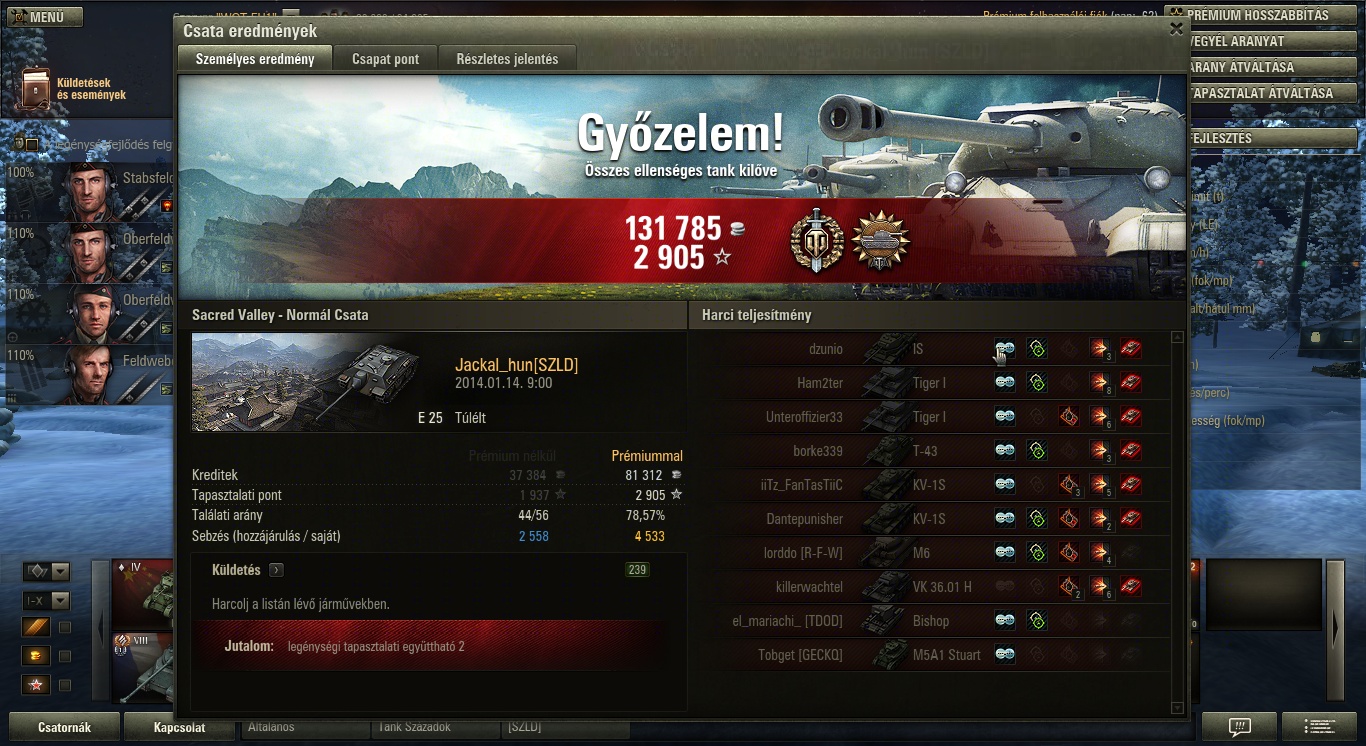Open the Kapcsolat contacts button
The image size is (1366, 746).
(x=179, y=727)
